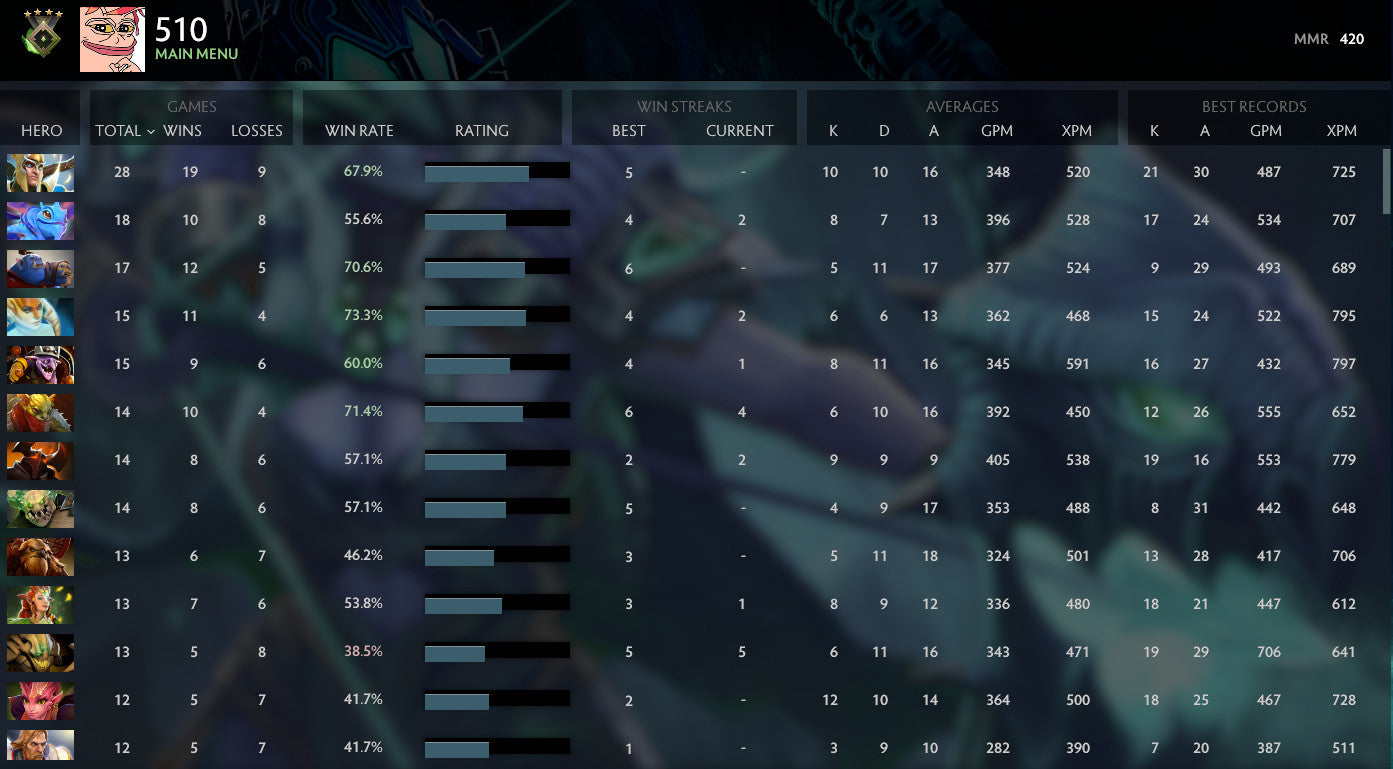This screenshot has height=769, width=1393.
Task: Open the Pepe profile avatar picture
Action: 112,40
